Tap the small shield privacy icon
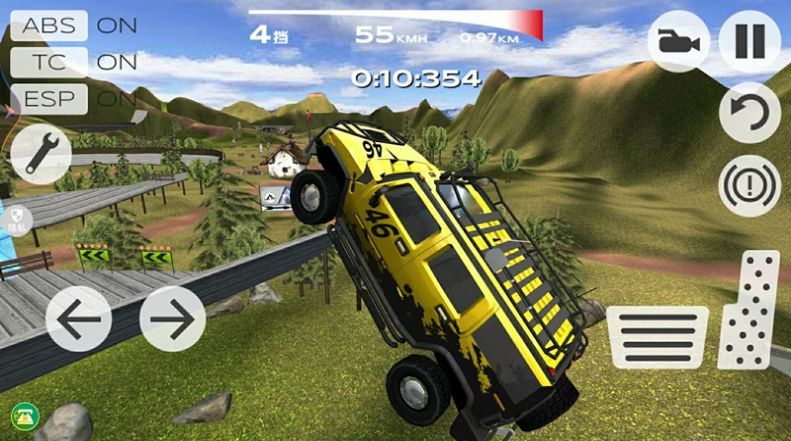 (17, 218)
